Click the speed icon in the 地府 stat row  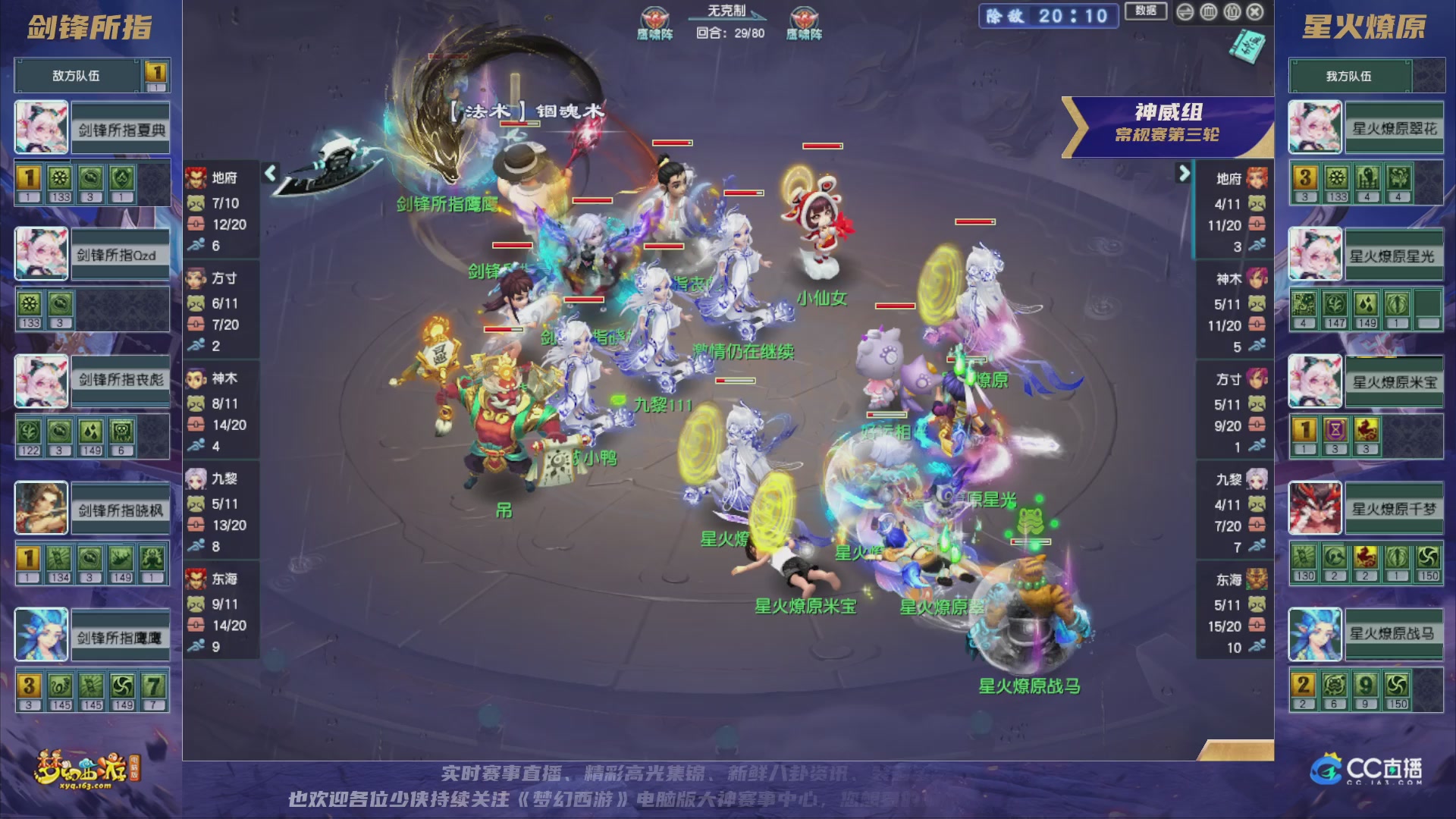pos(196,246)
